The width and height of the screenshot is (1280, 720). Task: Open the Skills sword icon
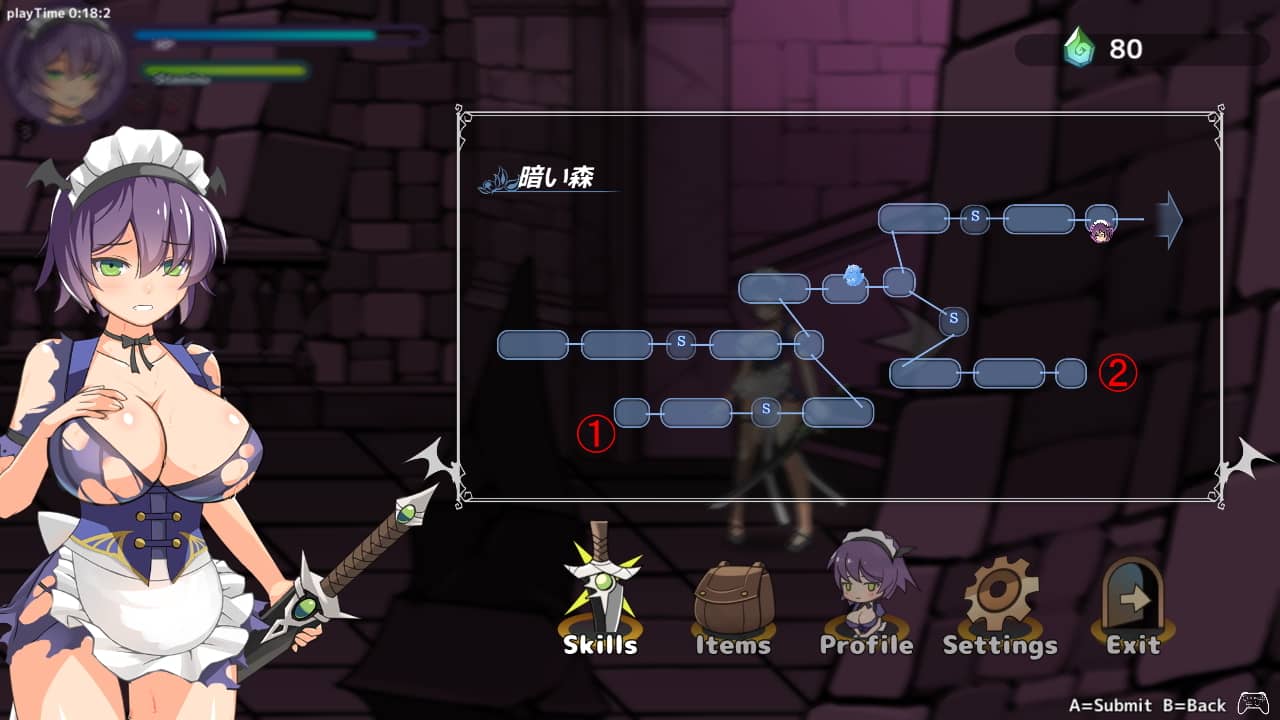tap(599, 590)
